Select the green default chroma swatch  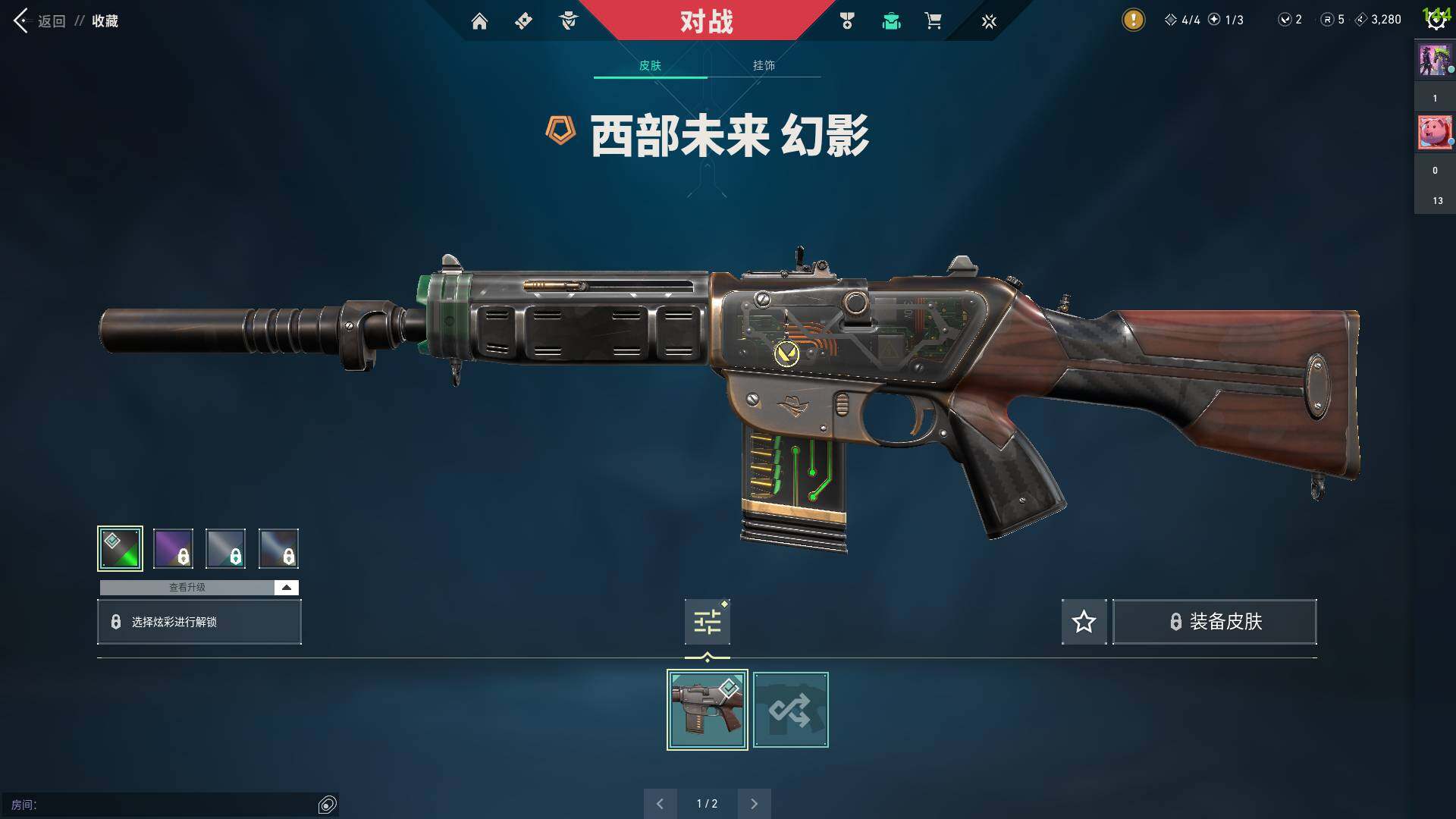coord(120,548)
